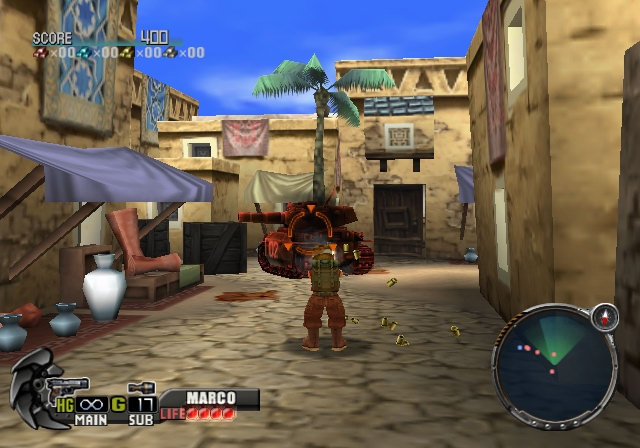Select the grenade sub weapon icon
Viewport: 640px width, 448px height.
tap(140, 387)
